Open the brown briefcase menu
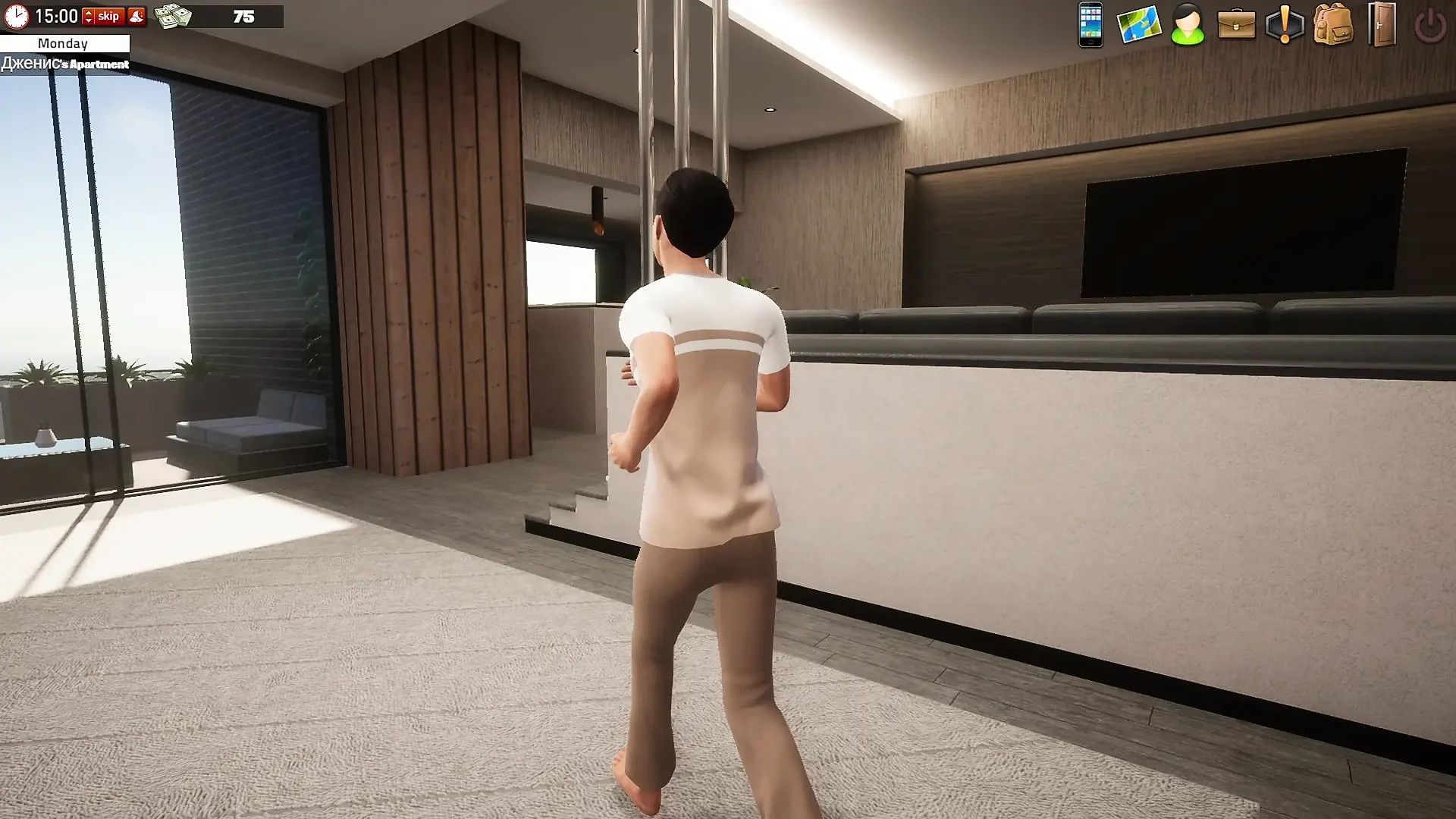Screen dimensions: 1456x819 (1236, 24)
